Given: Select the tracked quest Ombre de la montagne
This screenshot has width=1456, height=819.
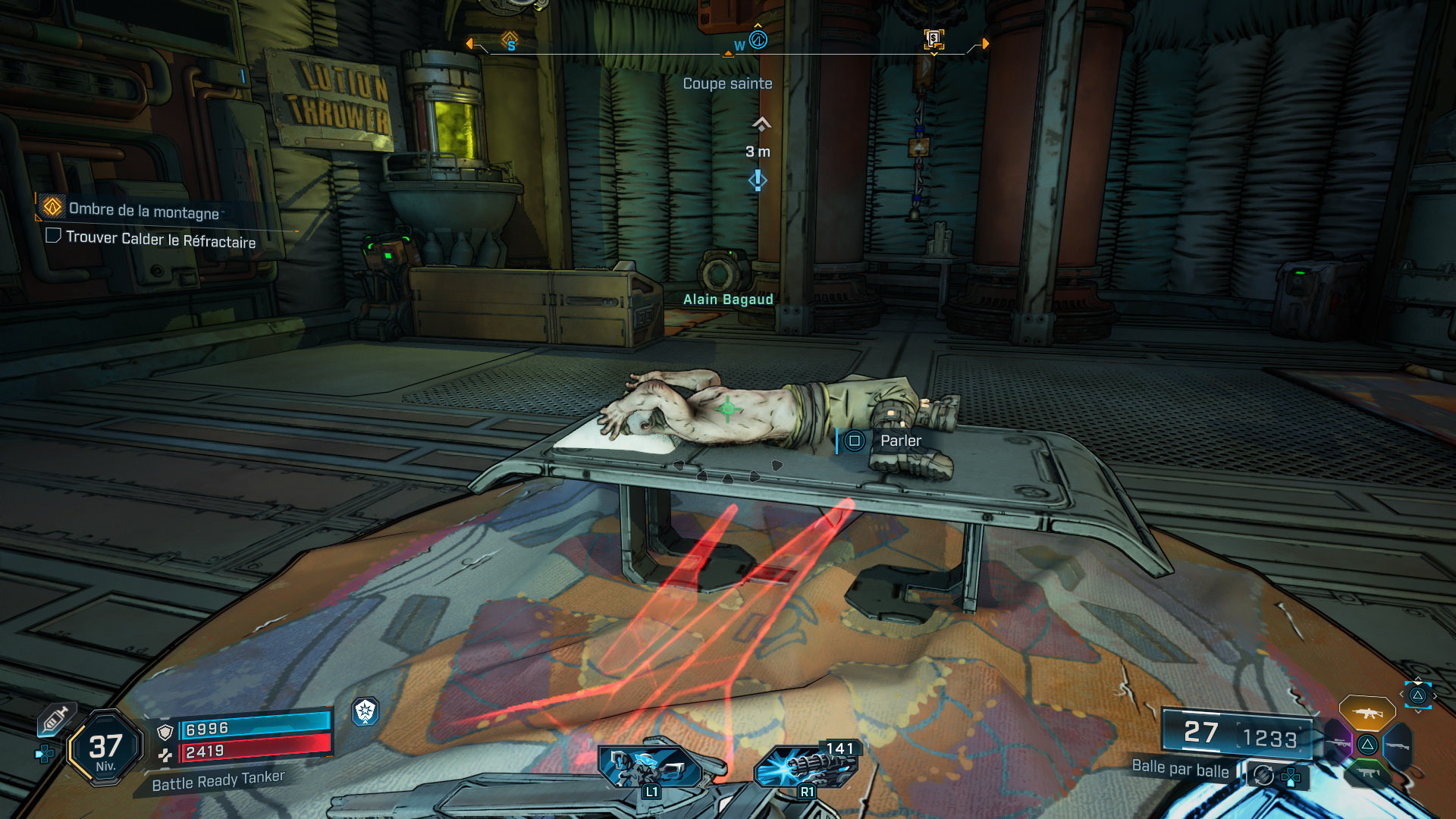Looking at the screenshot, I should pos(143,211).
